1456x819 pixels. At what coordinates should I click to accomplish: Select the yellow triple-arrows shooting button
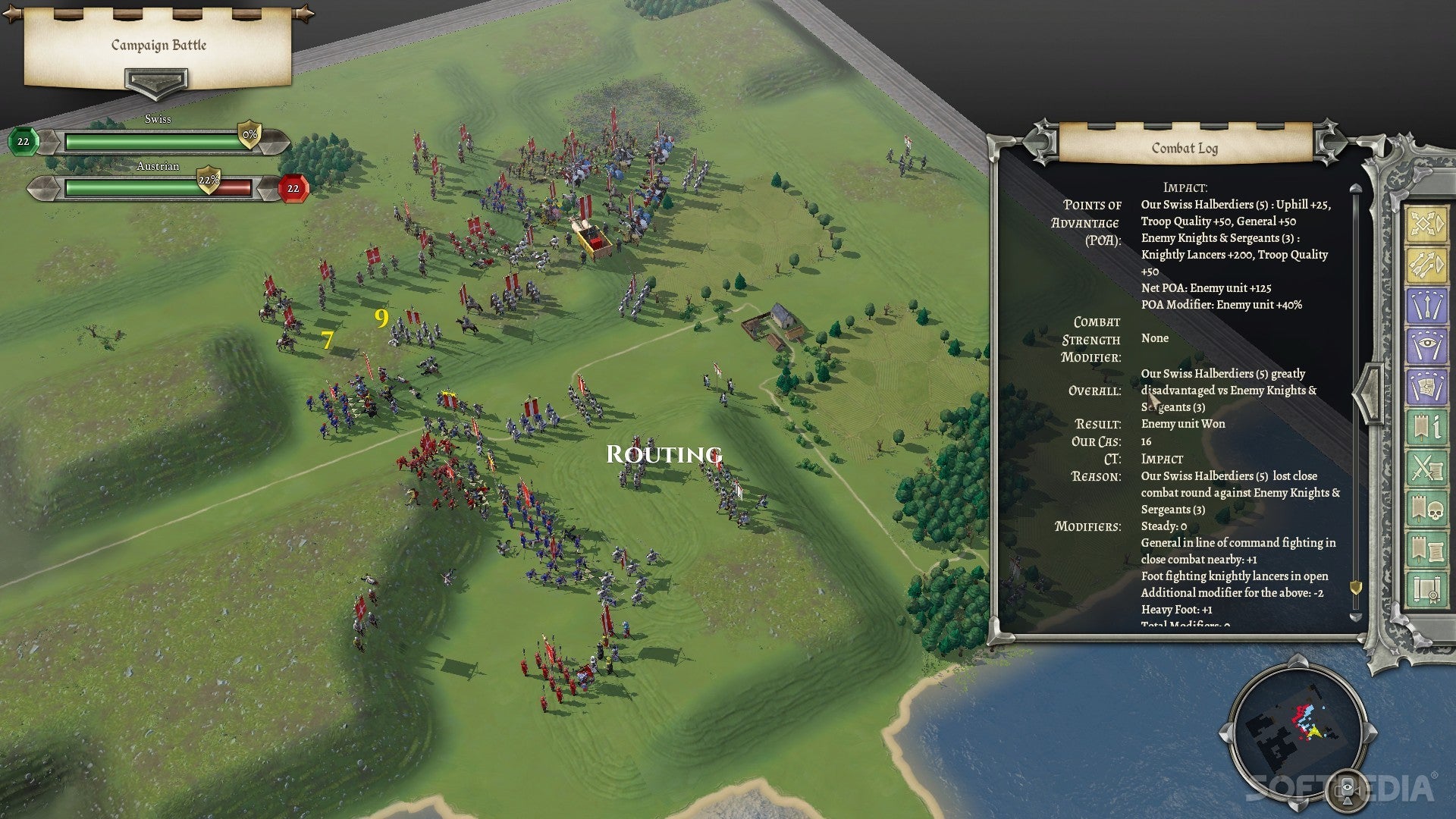click(1426, 265)
